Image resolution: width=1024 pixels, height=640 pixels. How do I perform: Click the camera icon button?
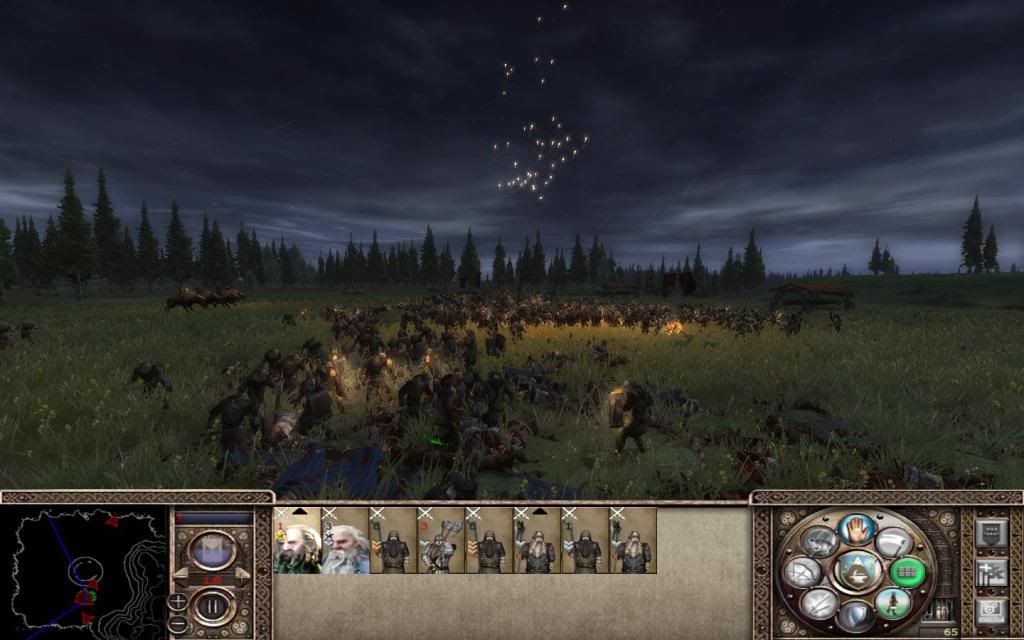pyautogui.click(x=991, y=610)
